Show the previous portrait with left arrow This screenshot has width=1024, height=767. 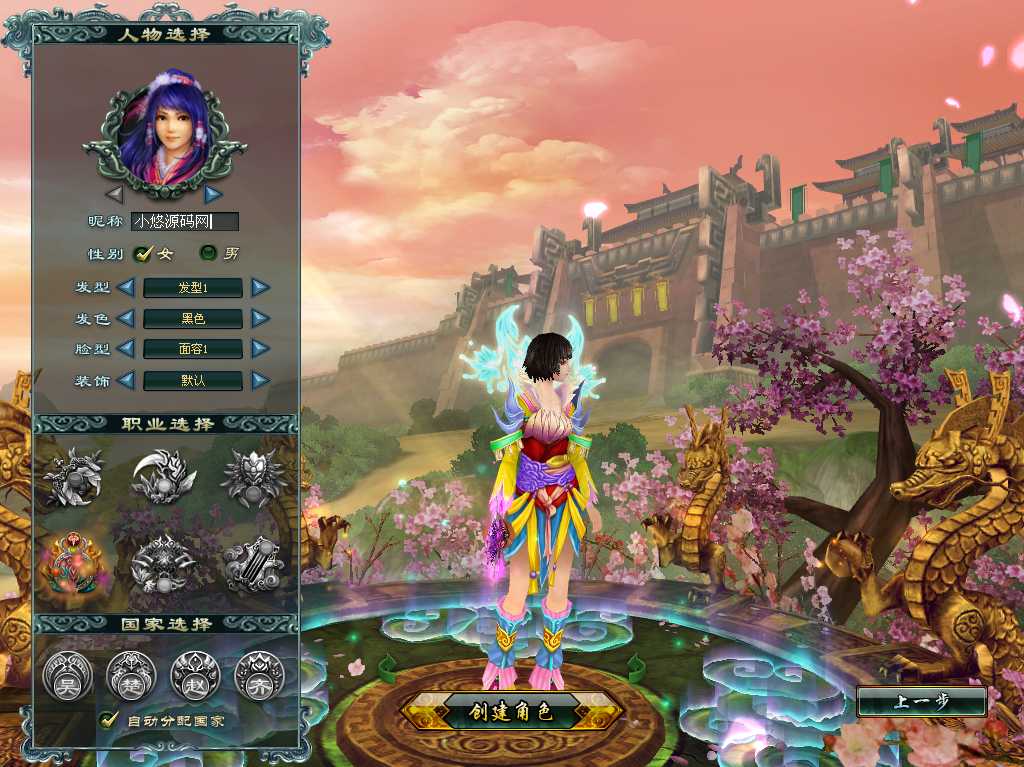pos(114,194)
